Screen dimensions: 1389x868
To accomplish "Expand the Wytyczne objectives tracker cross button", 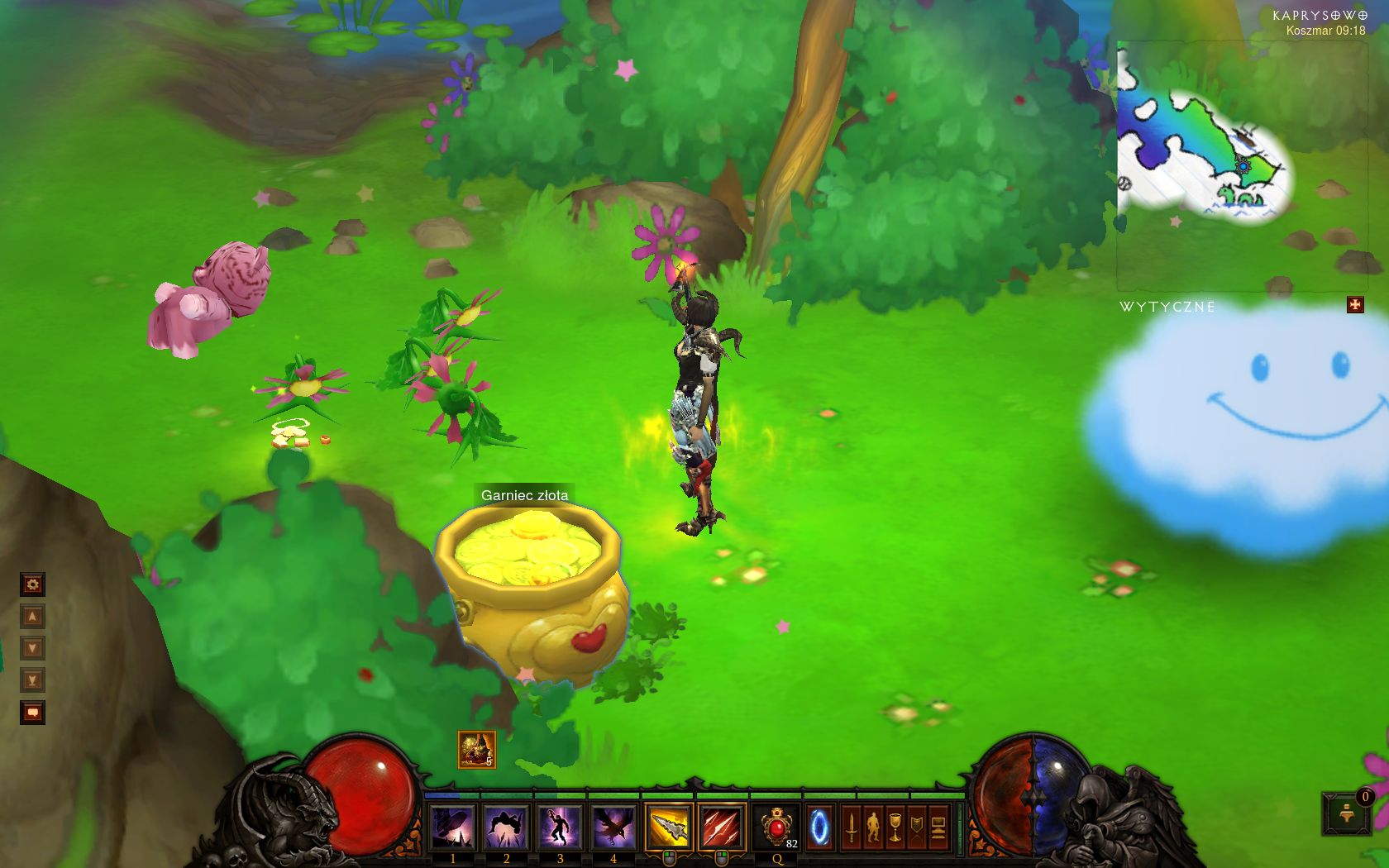I will pyautogui.click(x=1355, y=305).
